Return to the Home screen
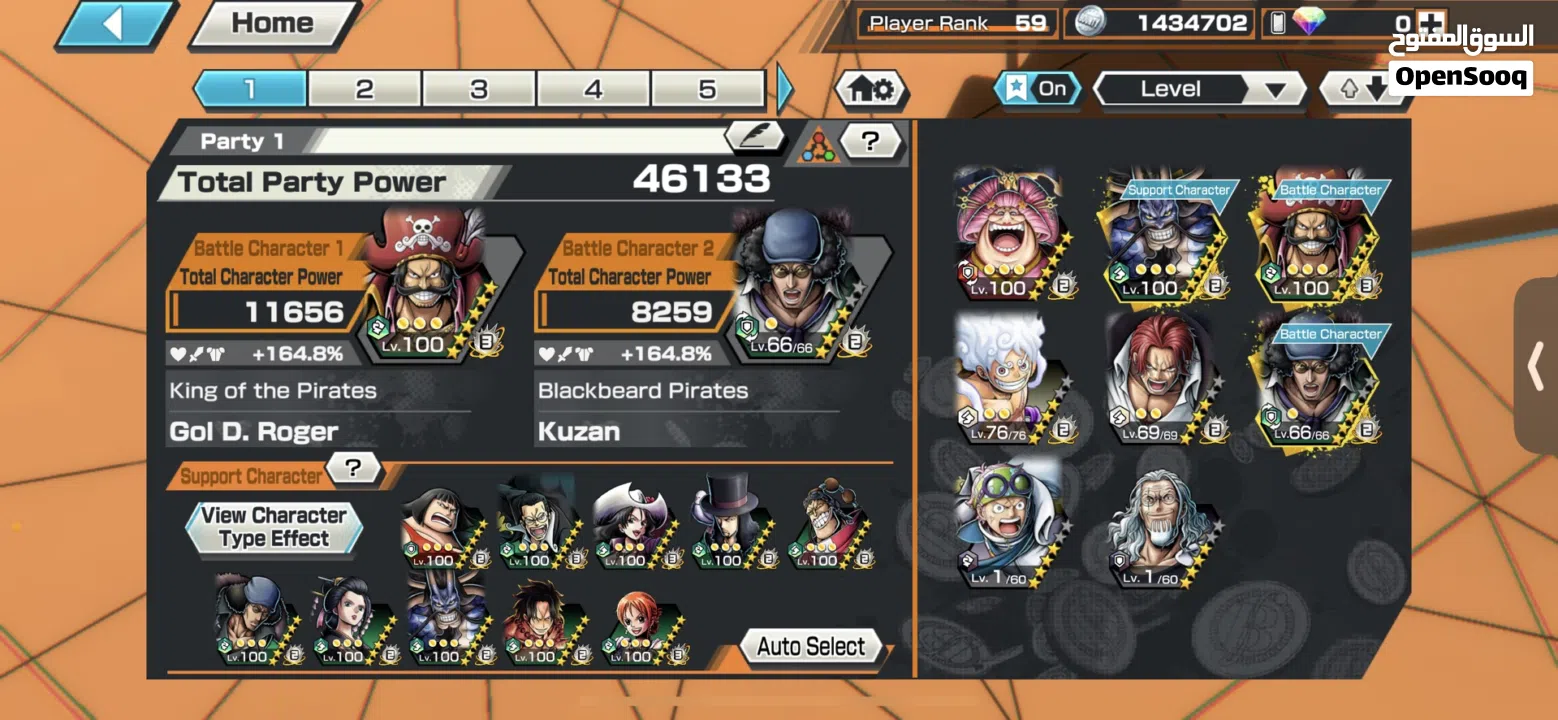Image resolution: width=1558 pixels, height=720 pixels. (272, 24)
